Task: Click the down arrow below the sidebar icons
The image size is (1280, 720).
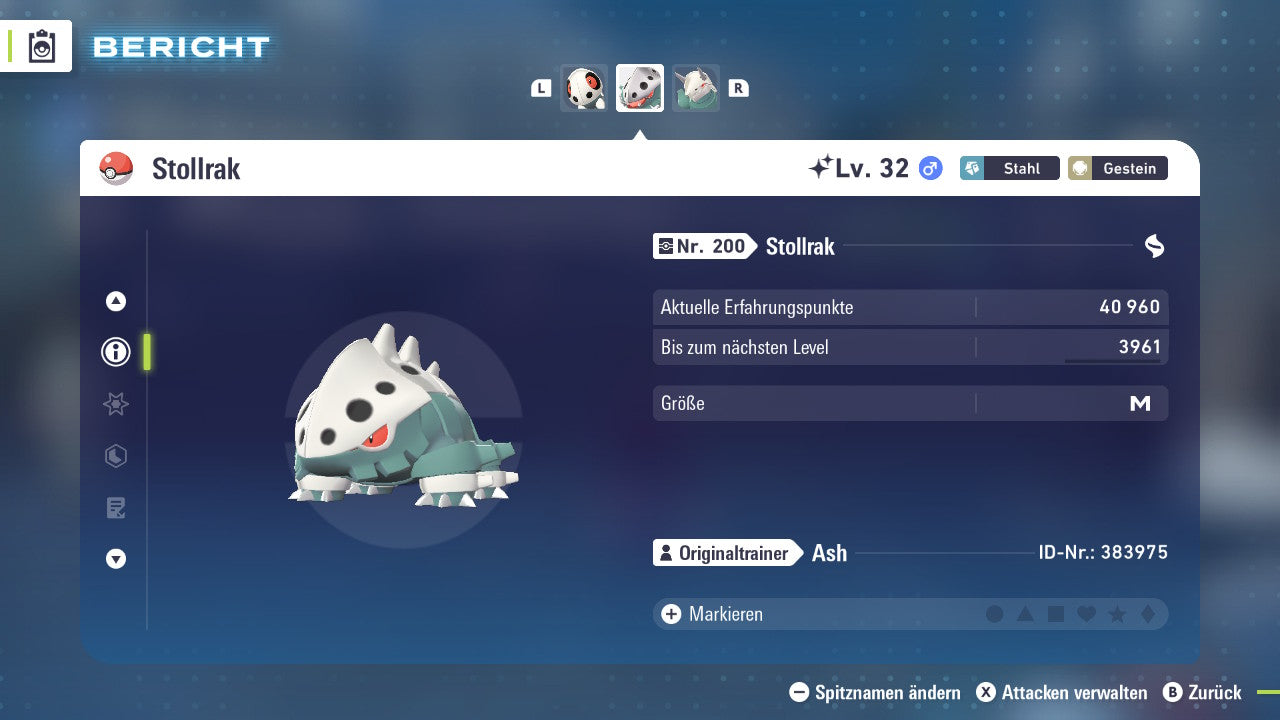Action: click(115, 559)
